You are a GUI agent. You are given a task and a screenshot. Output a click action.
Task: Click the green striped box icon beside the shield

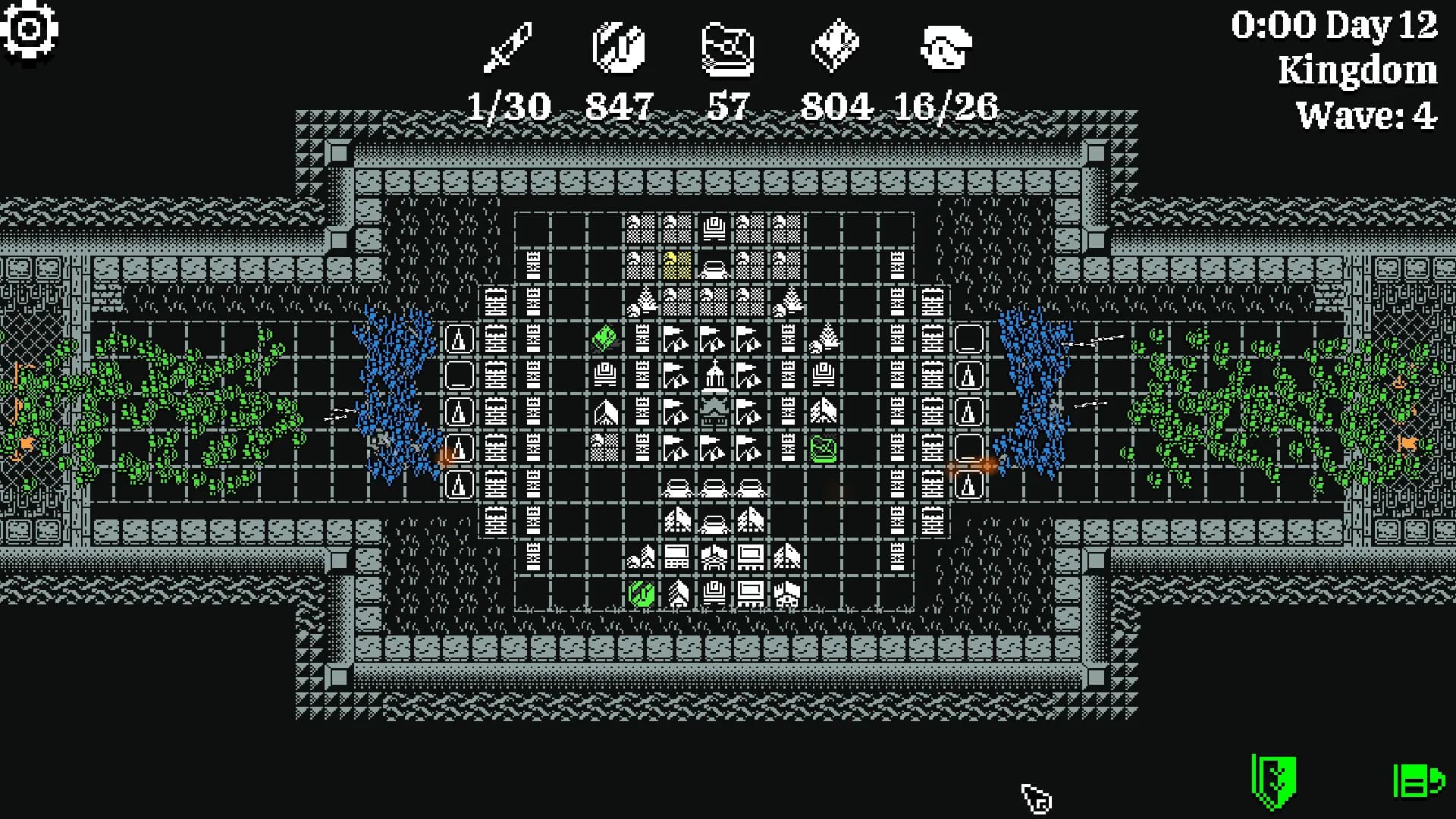[x=1417, y=780]
